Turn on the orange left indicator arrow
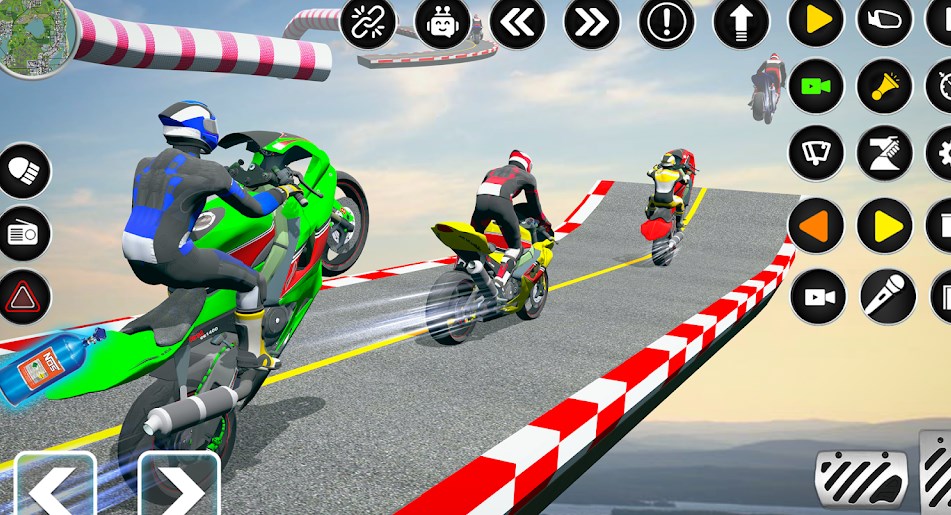This screenshot has width=951, height=515. point(816,225)
